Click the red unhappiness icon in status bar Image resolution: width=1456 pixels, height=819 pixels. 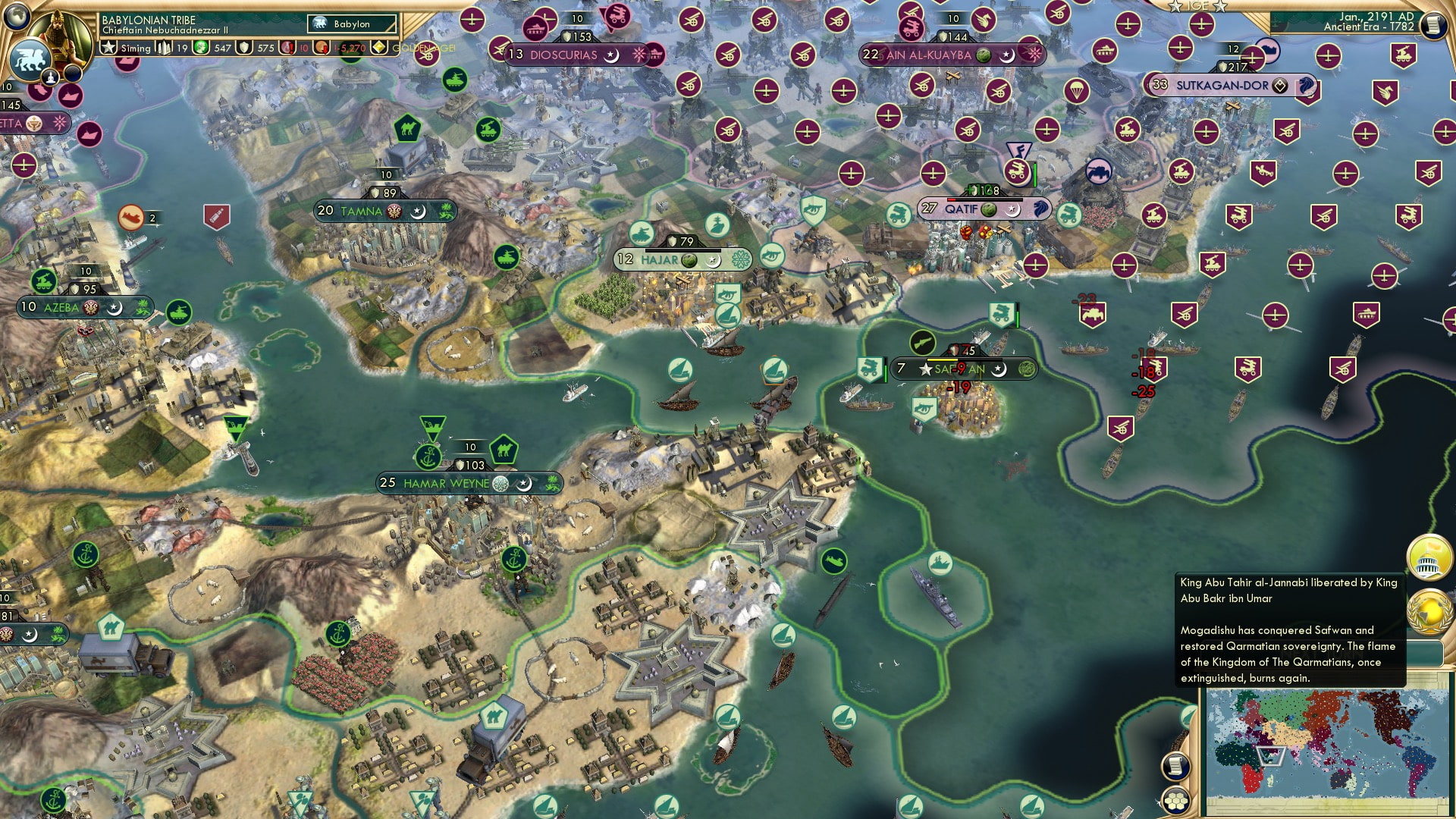(288, 48)
